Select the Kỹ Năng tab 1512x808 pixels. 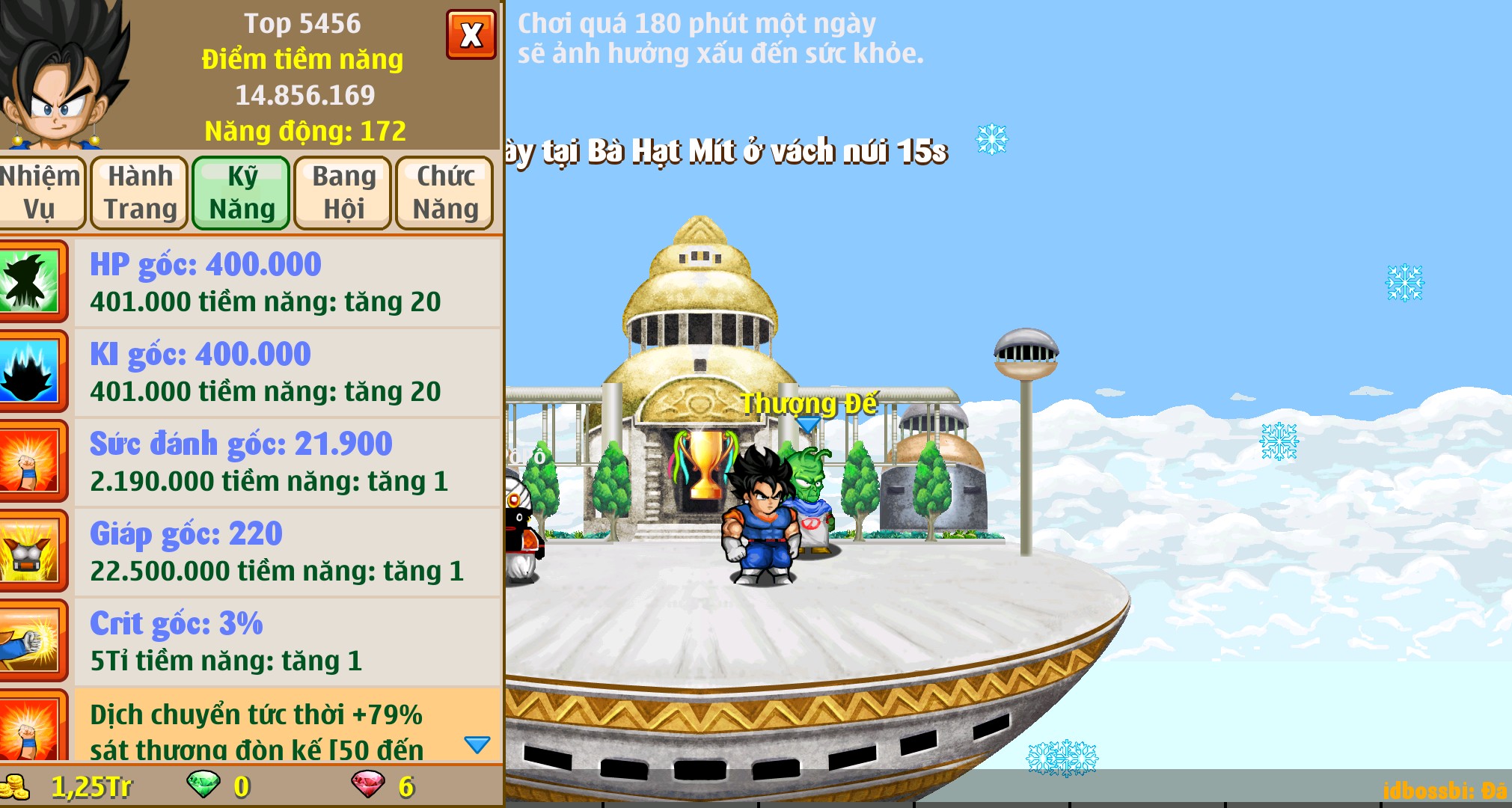coord(241,192)
